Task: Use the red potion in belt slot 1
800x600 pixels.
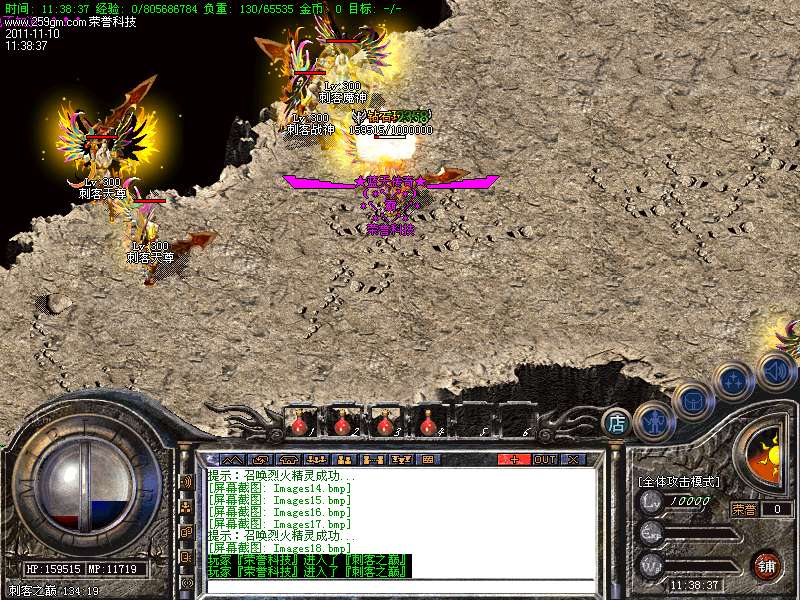Action: point(299,424)
